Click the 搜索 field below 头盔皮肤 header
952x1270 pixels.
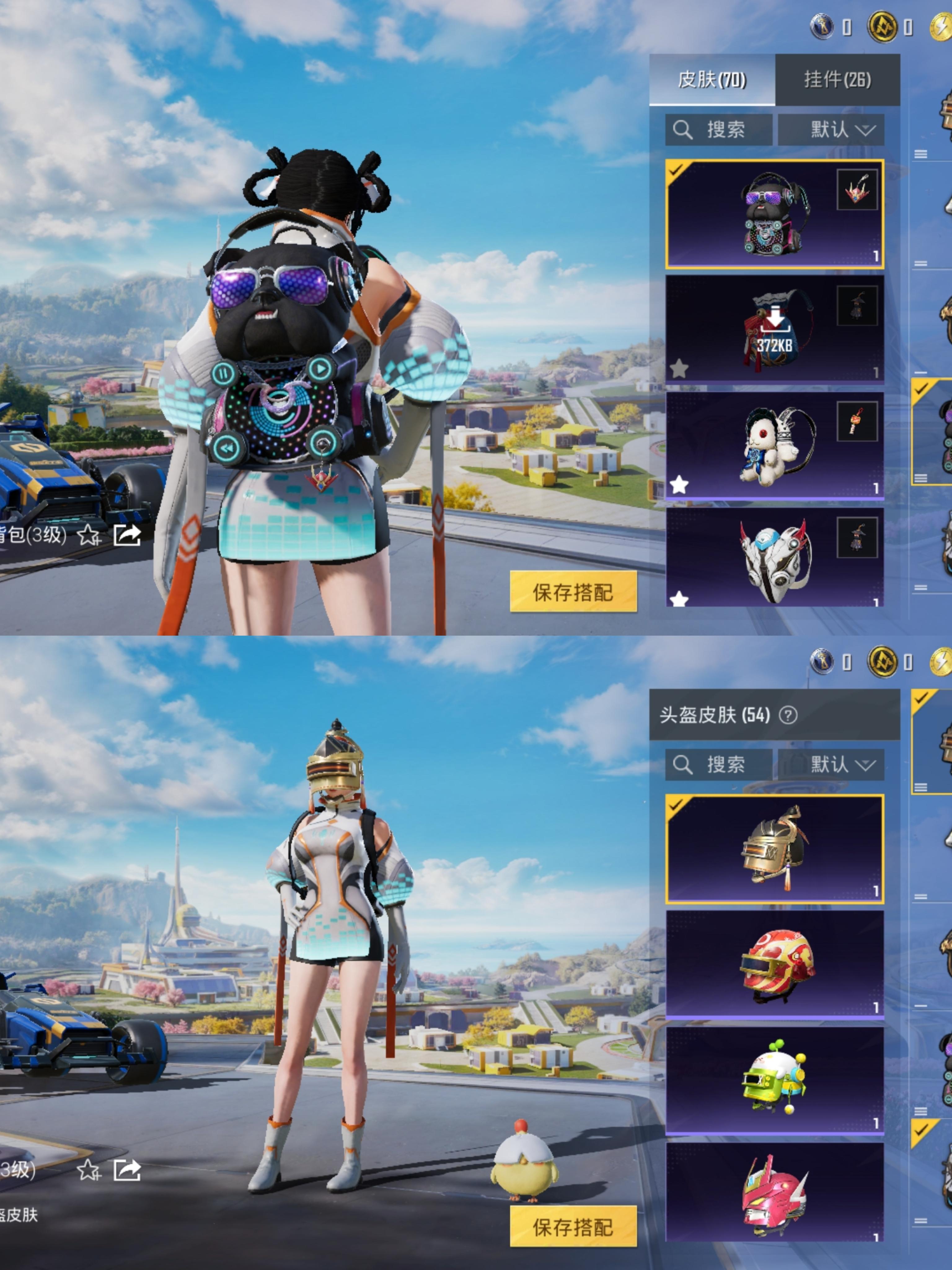pyautogui.click(x=718, y=765)
